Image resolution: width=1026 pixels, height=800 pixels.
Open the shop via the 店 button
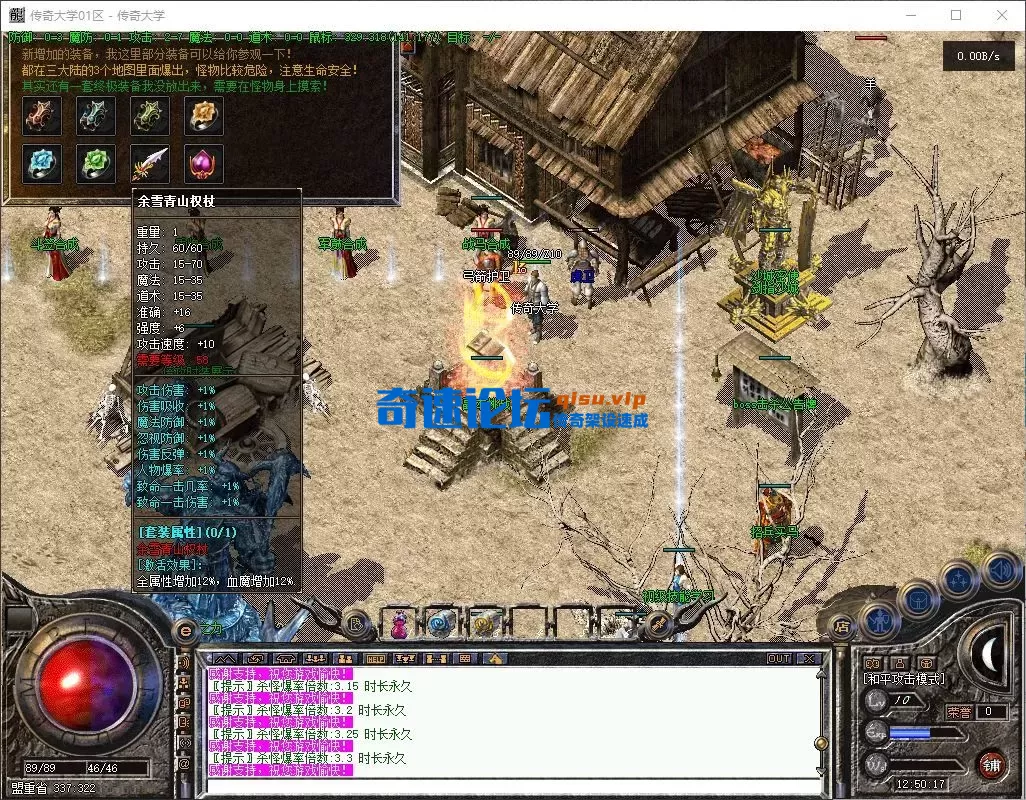(842, 627)
